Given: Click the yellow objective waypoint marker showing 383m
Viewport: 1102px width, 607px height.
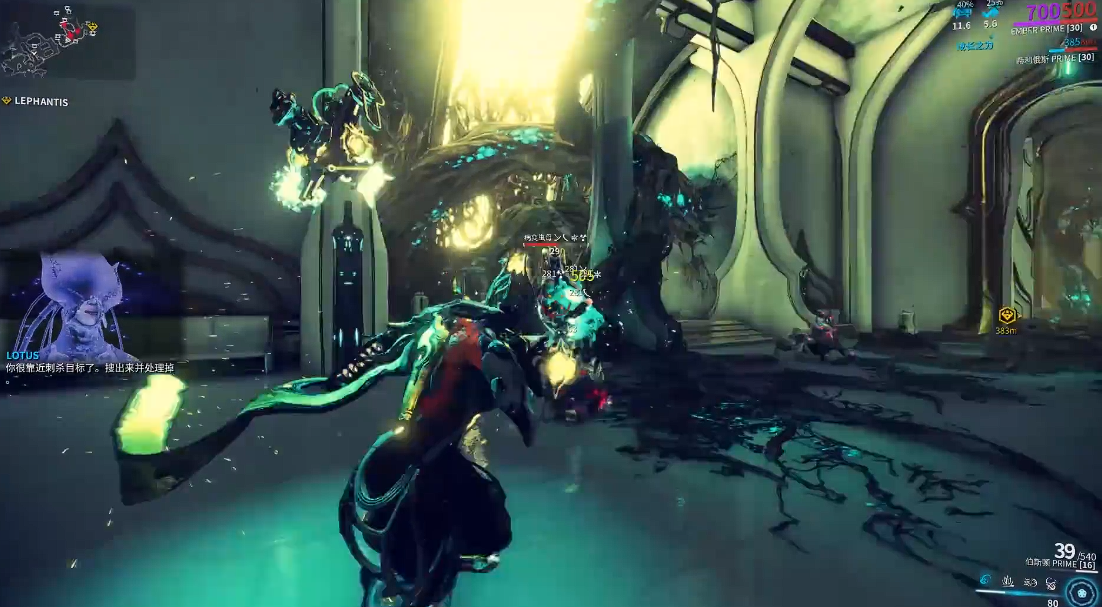Looking at the screenshot, I should click(x=1007, y=316).
